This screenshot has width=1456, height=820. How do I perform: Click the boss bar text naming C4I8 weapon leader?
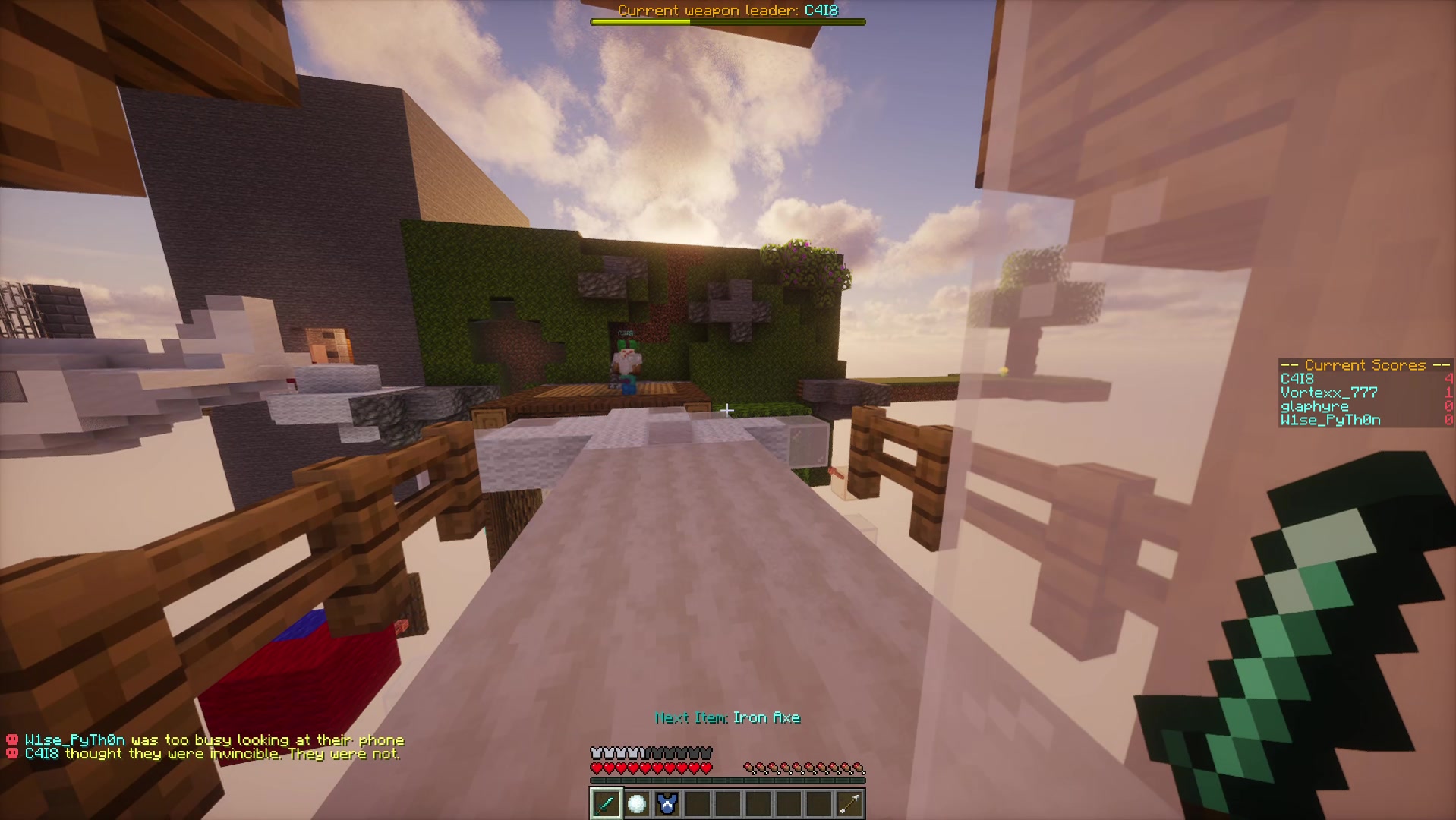pyautogui.click(x=727, y=11)
